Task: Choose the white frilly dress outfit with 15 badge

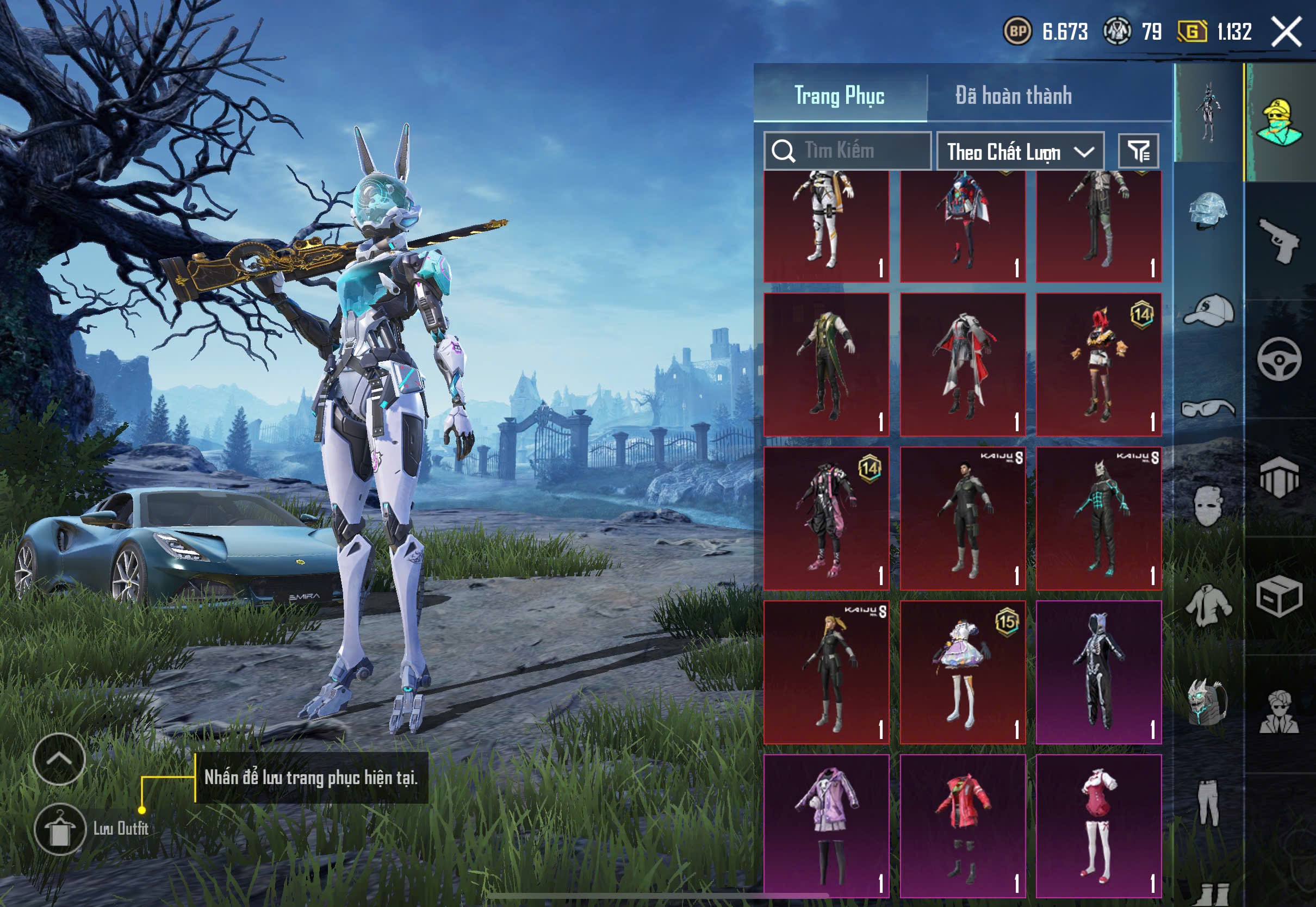Action: (963, 672)
